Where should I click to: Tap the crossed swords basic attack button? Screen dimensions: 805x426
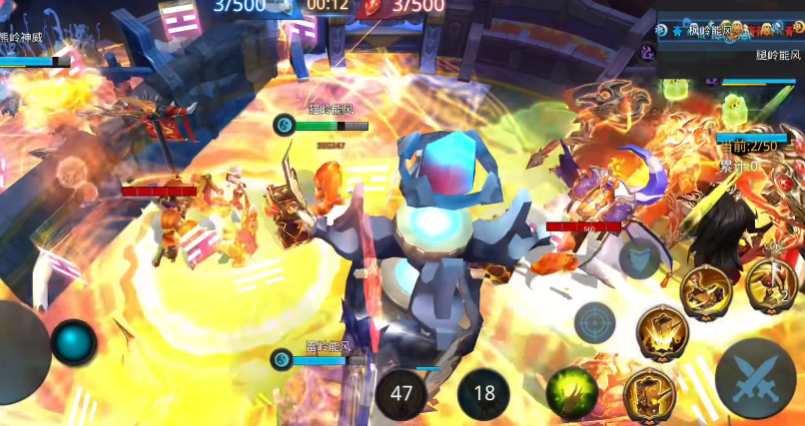[756, 384]
